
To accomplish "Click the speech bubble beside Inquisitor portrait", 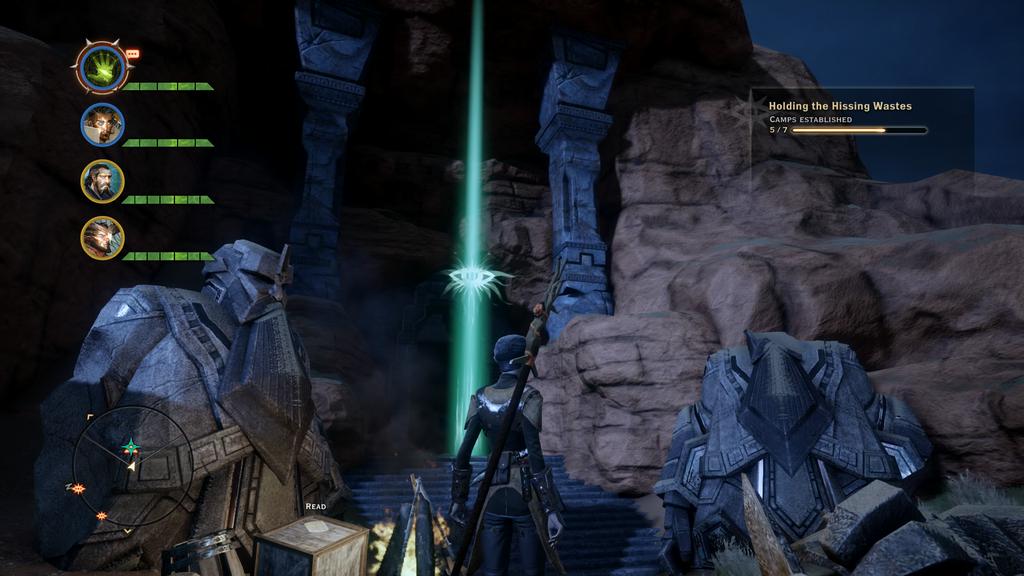I will (x=133, y=54).
